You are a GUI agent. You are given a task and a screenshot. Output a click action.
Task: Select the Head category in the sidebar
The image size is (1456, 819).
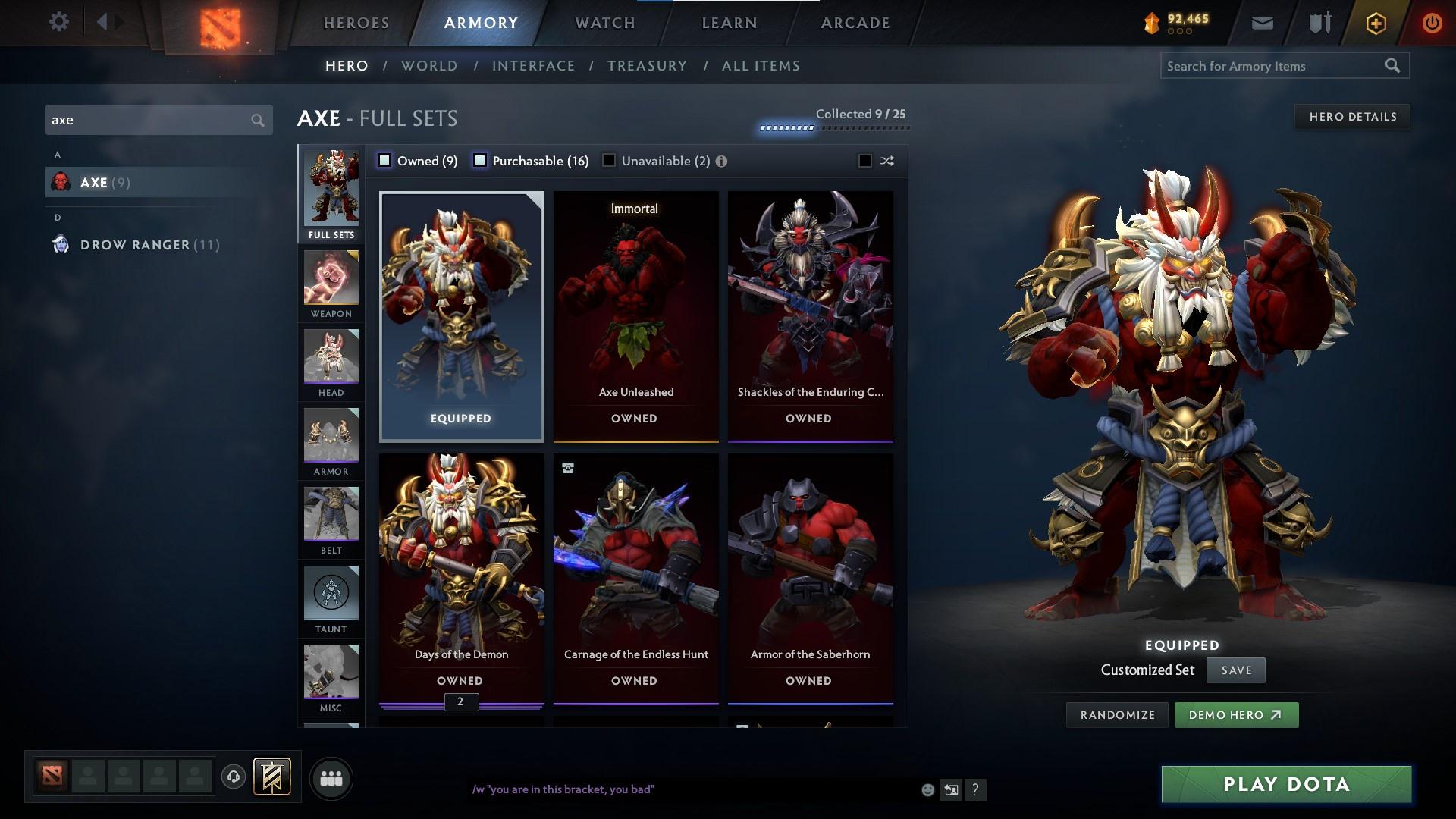(x=331, y=364)
